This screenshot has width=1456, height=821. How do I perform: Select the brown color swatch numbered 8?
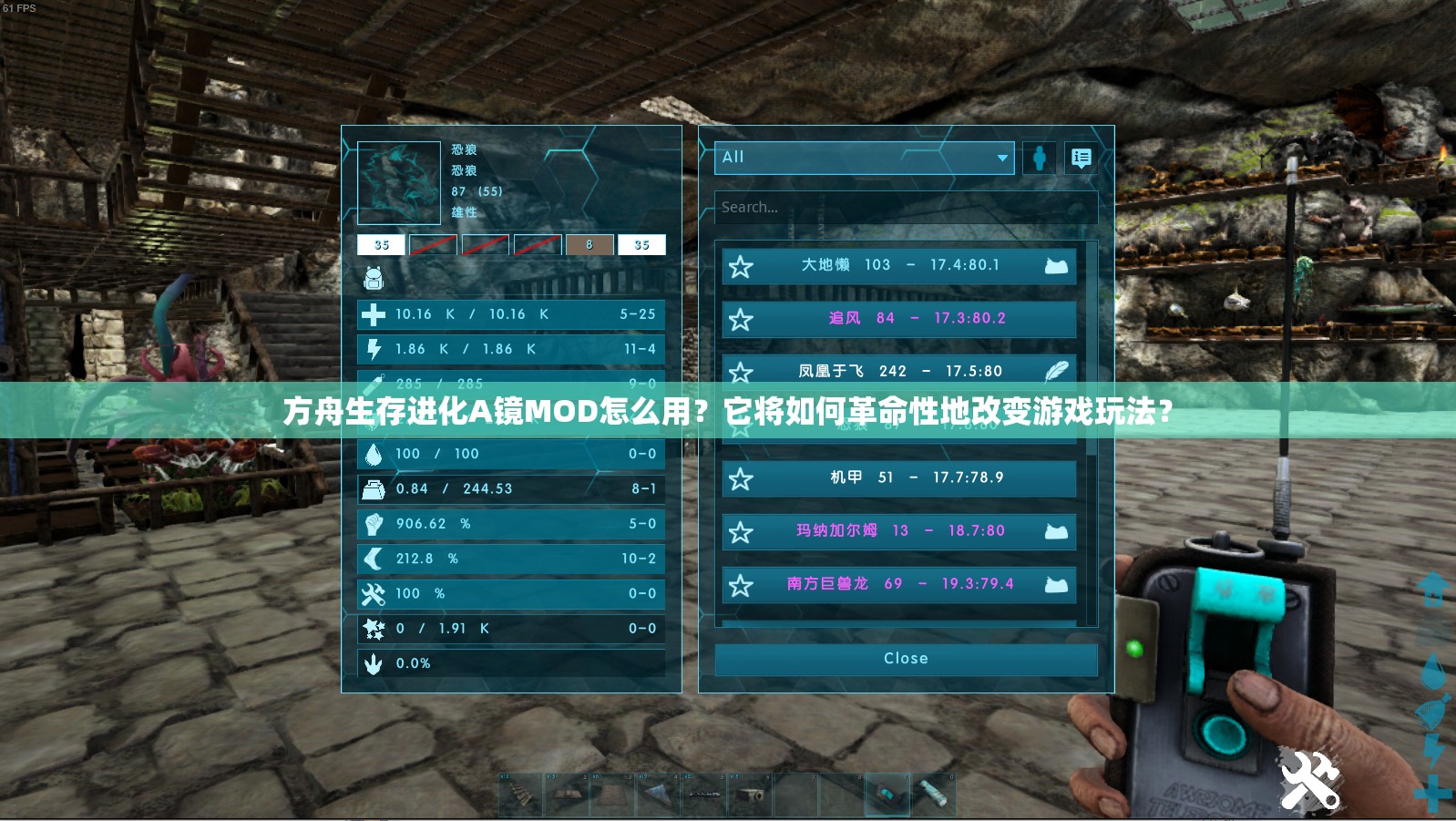coord(590,245)
